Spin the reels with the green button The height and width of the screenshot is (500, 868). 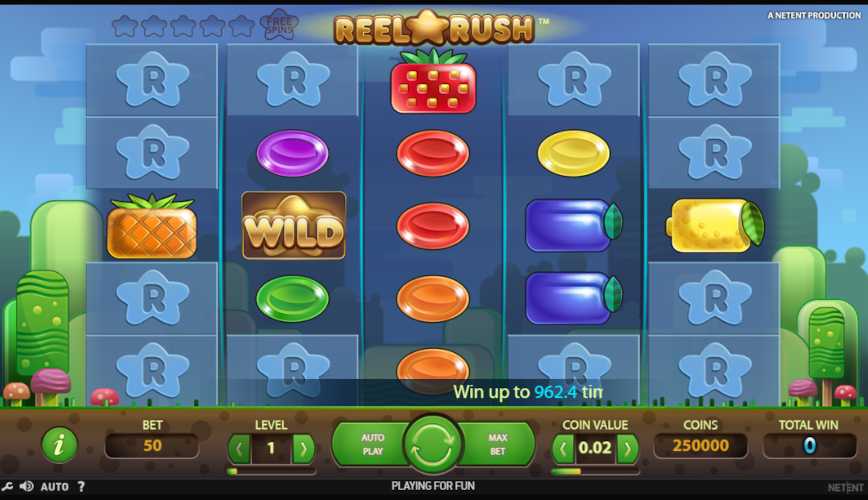click(x=433, y=445)
